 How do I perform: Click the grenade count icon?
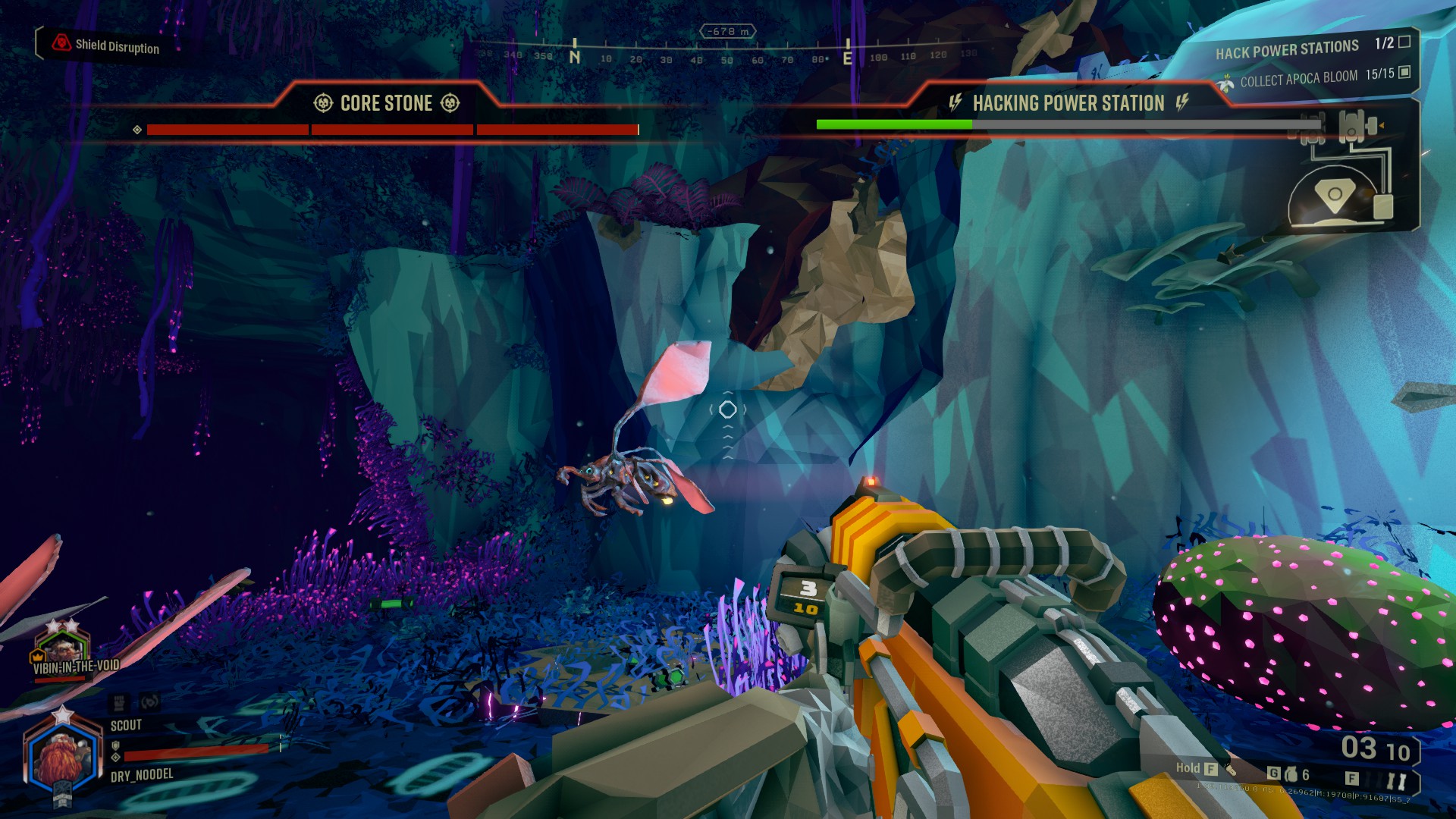coord(1291,774)
